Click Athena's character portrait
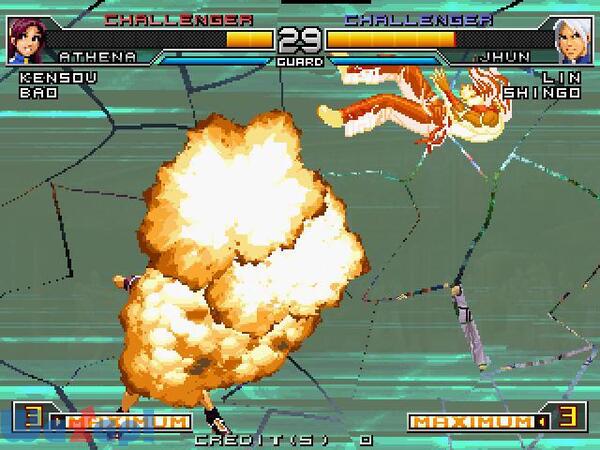Image resolution: width=600 pixels, height=450 pixels. (24, 41)
